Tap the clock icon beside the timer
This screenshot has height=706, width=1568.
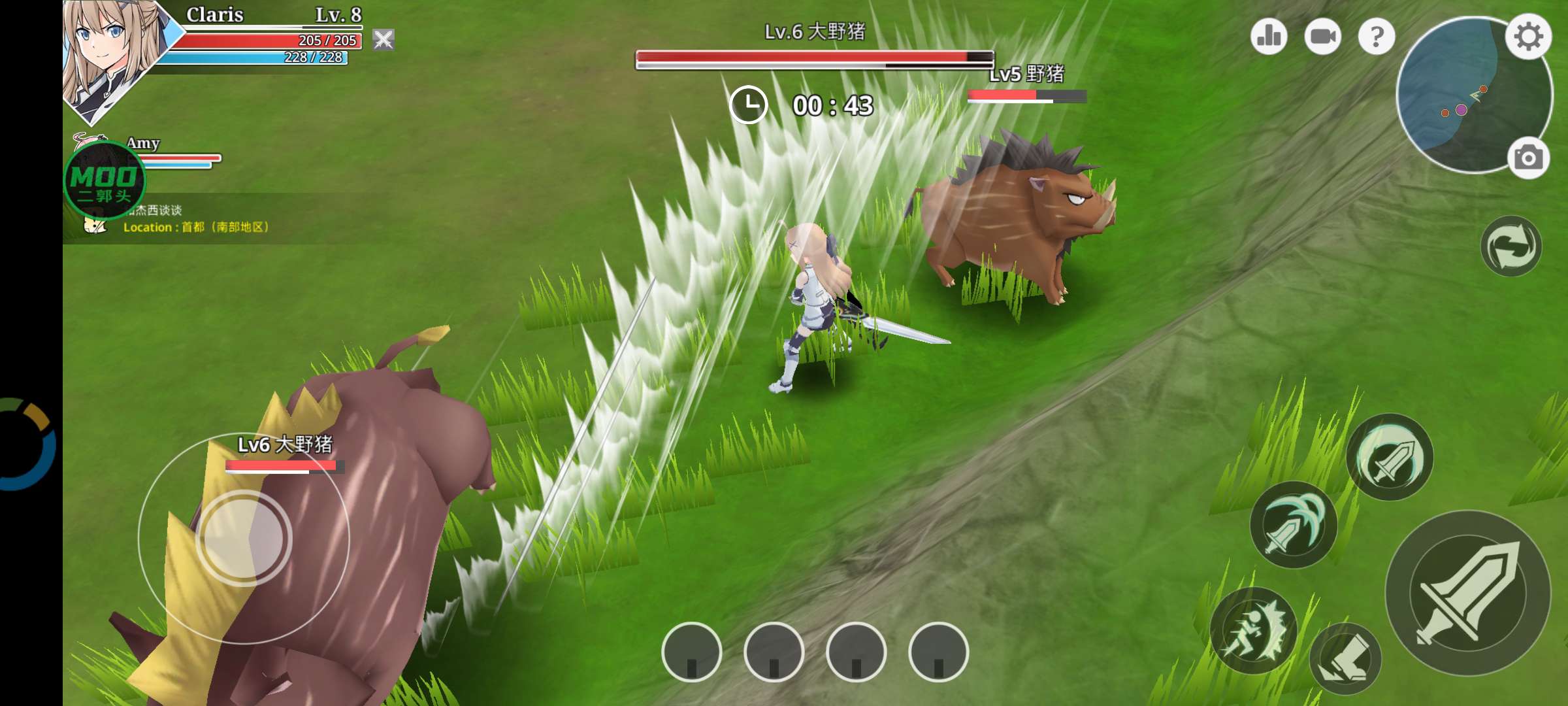750,103
